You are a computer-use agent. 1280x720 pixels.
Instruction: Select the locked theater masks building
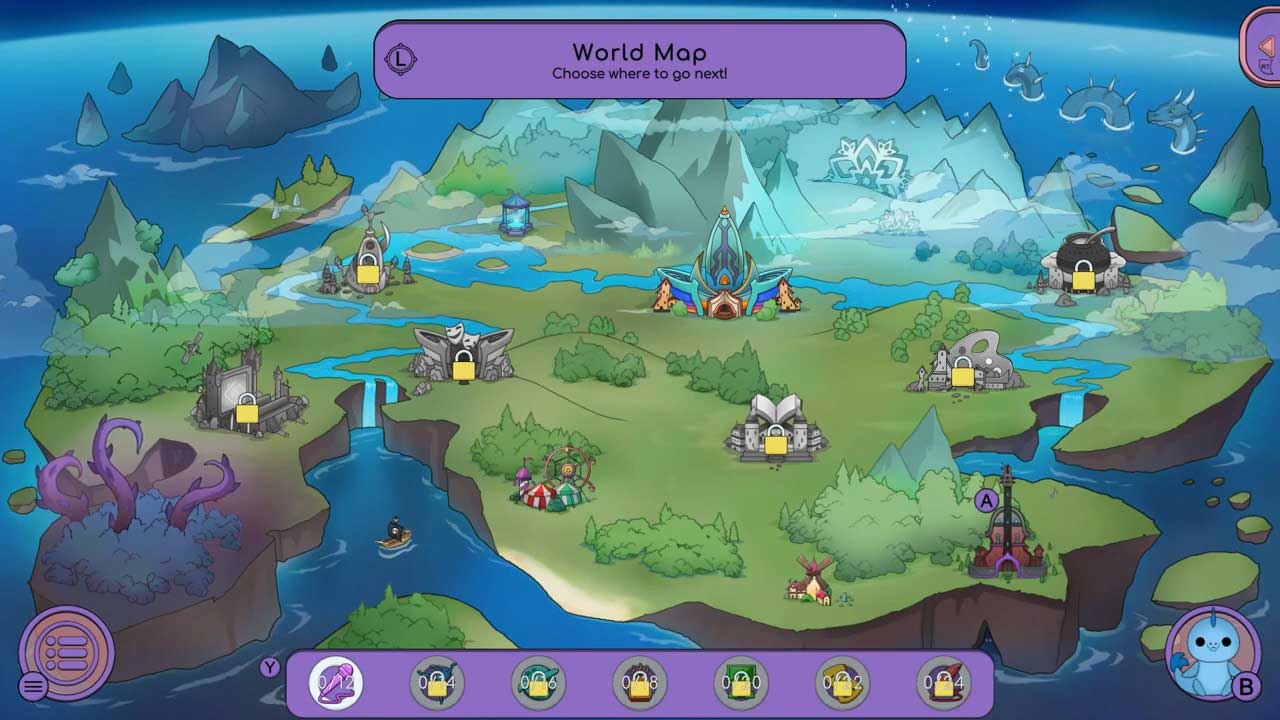tap(462, 355)
